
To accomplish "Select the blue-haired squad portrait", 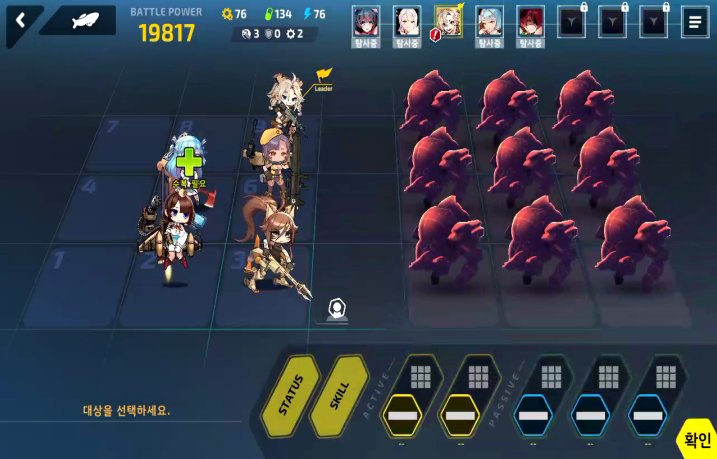I will coord(489,21).
